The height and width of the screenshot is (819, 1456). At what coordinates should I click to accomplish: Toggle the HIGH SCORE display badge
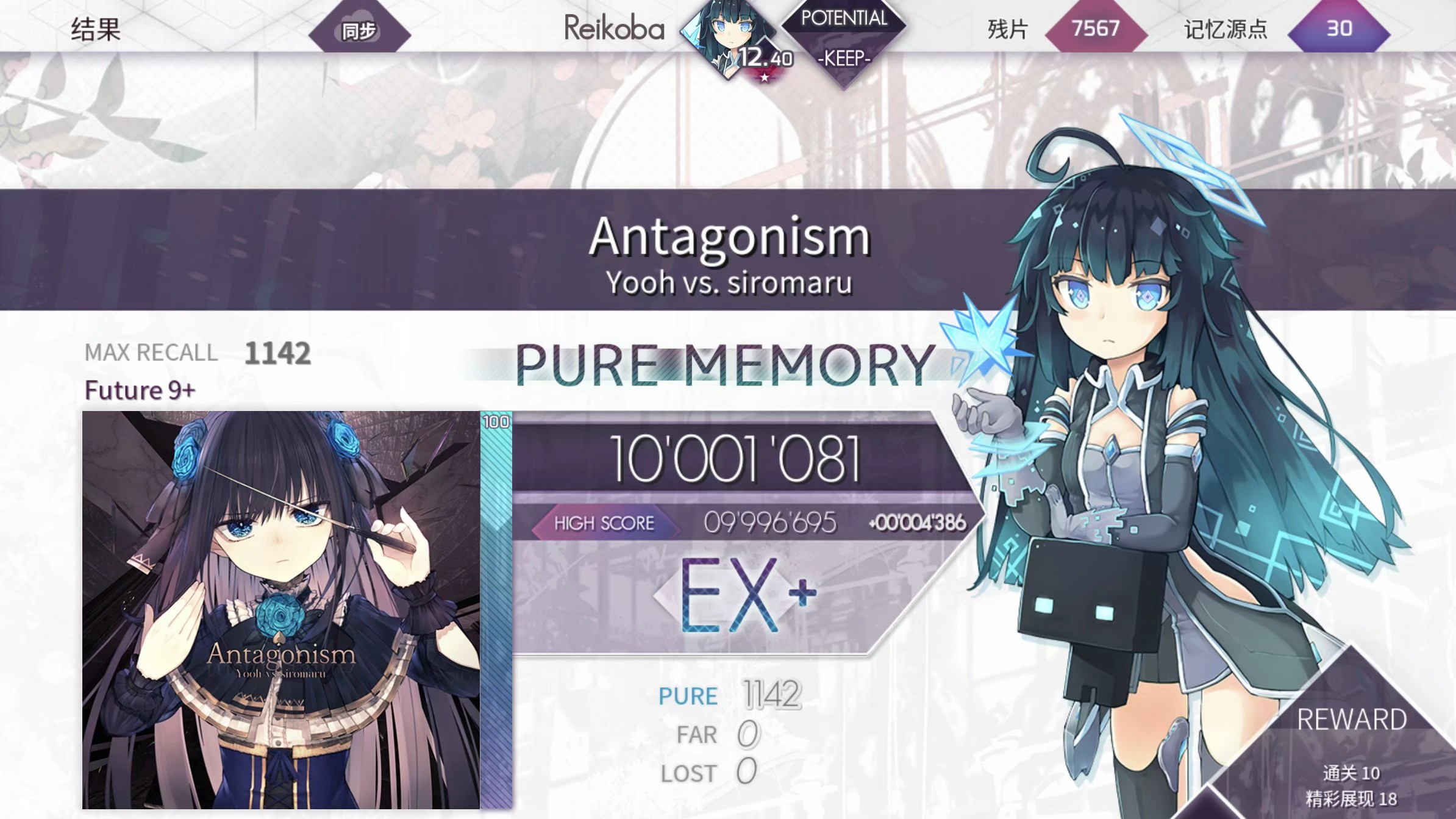coord(603,523)
